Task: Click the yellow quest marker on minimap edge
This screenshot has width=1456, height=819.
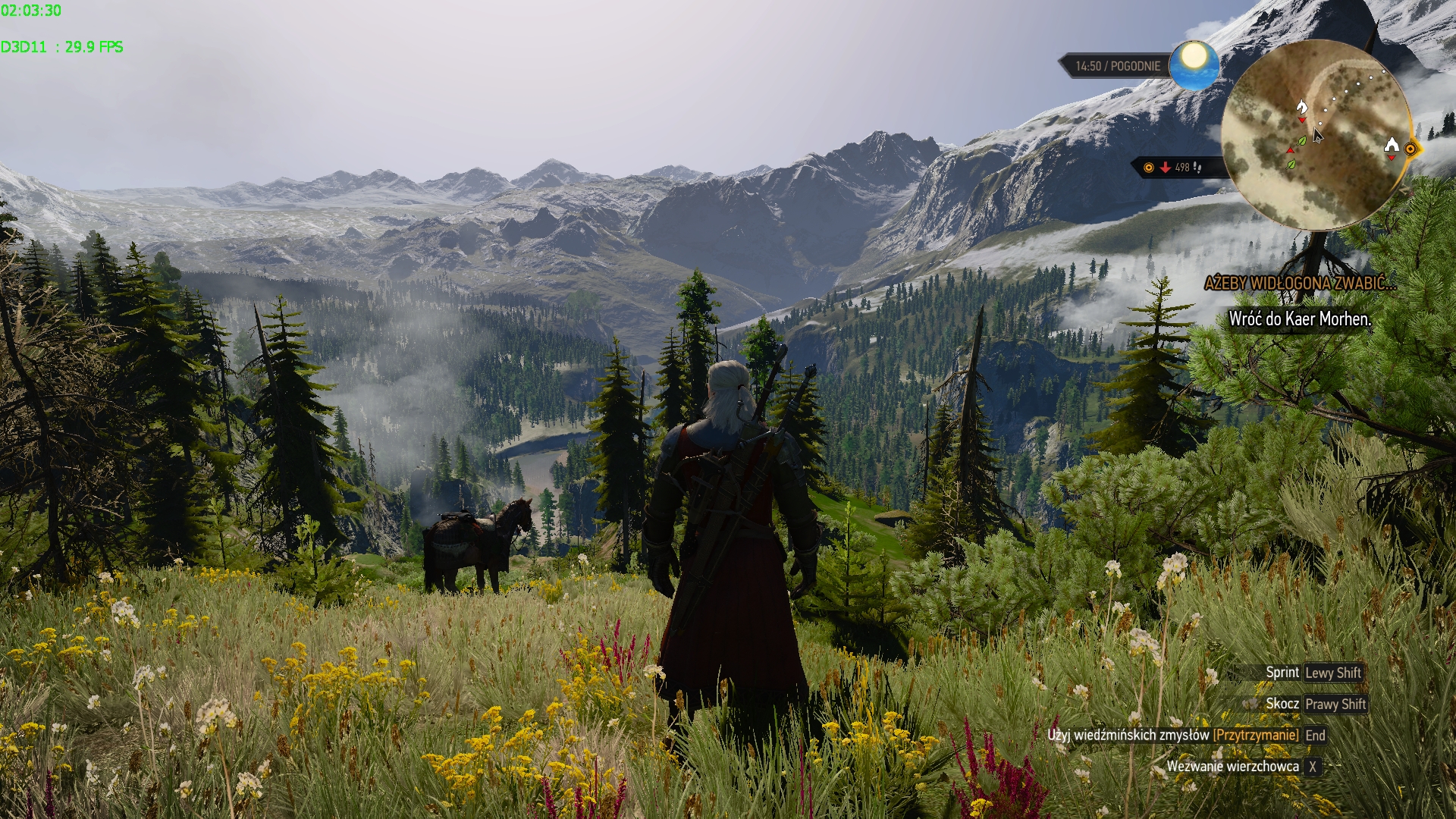Action: point(1410,149)
